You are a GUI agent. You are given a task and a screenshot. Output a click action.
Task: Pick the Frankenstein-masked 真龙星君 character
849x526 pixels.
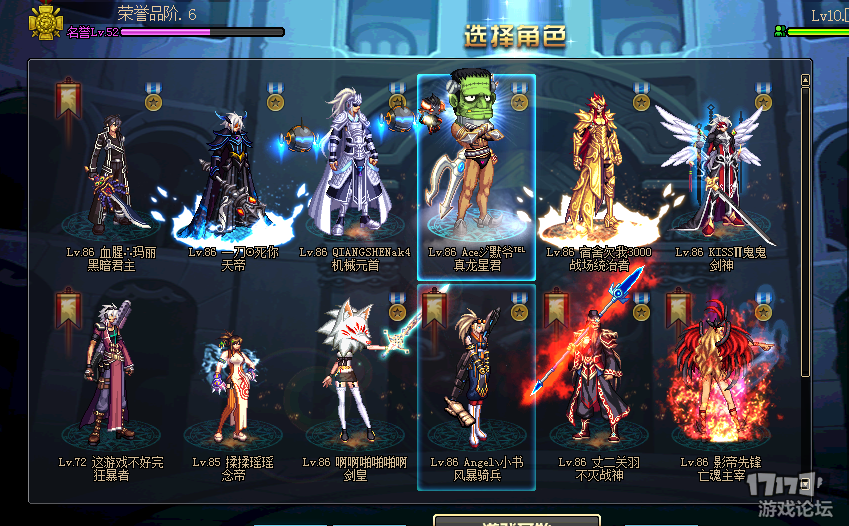tap(476, 170)
